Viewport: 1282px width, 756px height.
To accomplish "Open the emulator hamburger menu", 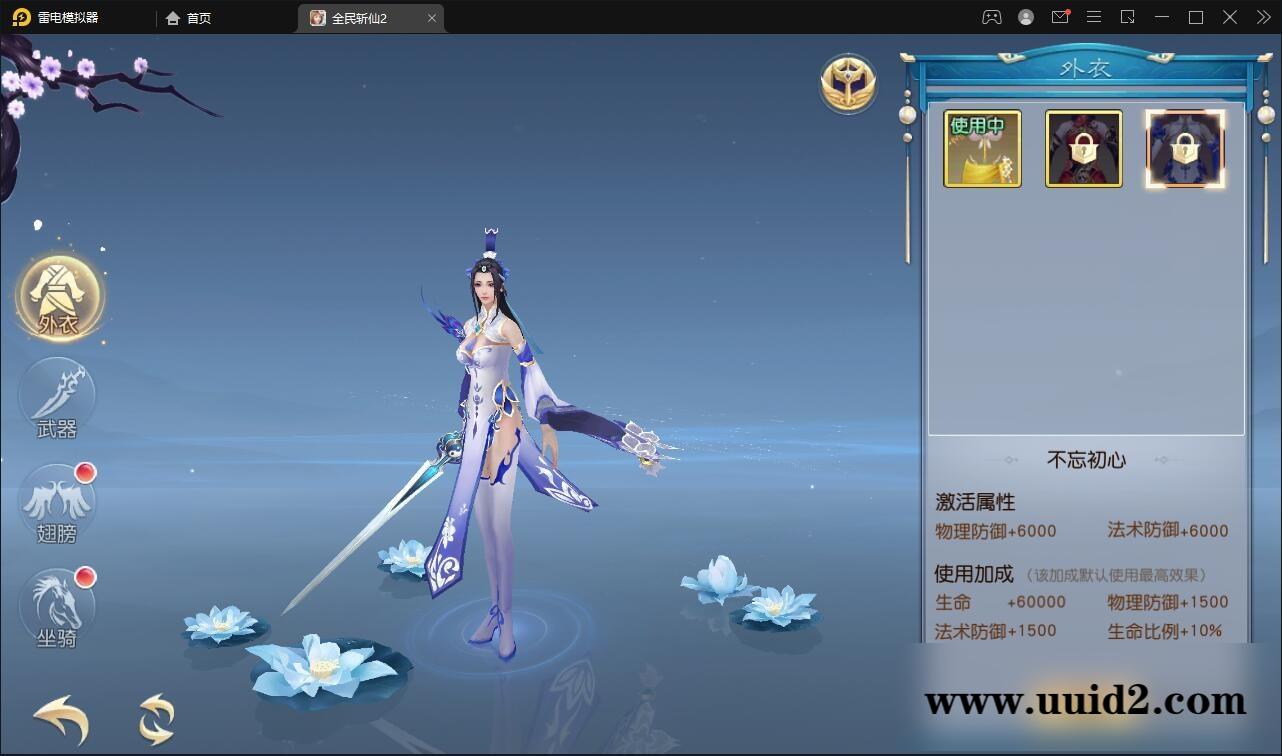I will [1094, 17].
